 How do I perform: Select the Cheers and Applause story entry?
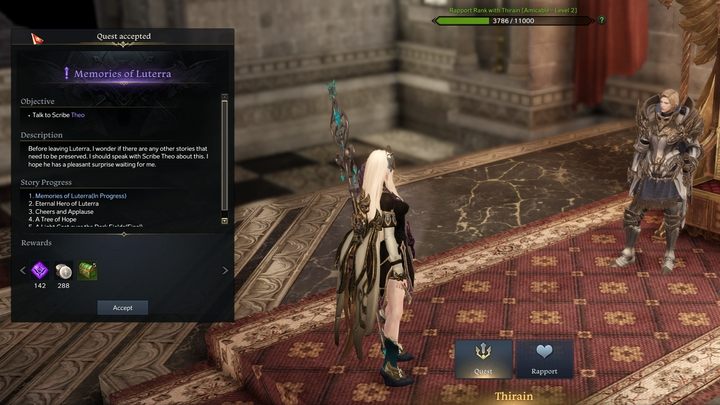pyautogui.click(x=66, y=212)
